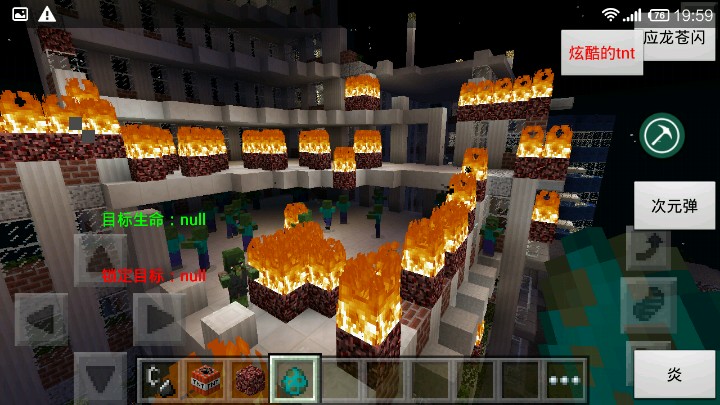Pick the diamond hotbar slot

point(296,378)
